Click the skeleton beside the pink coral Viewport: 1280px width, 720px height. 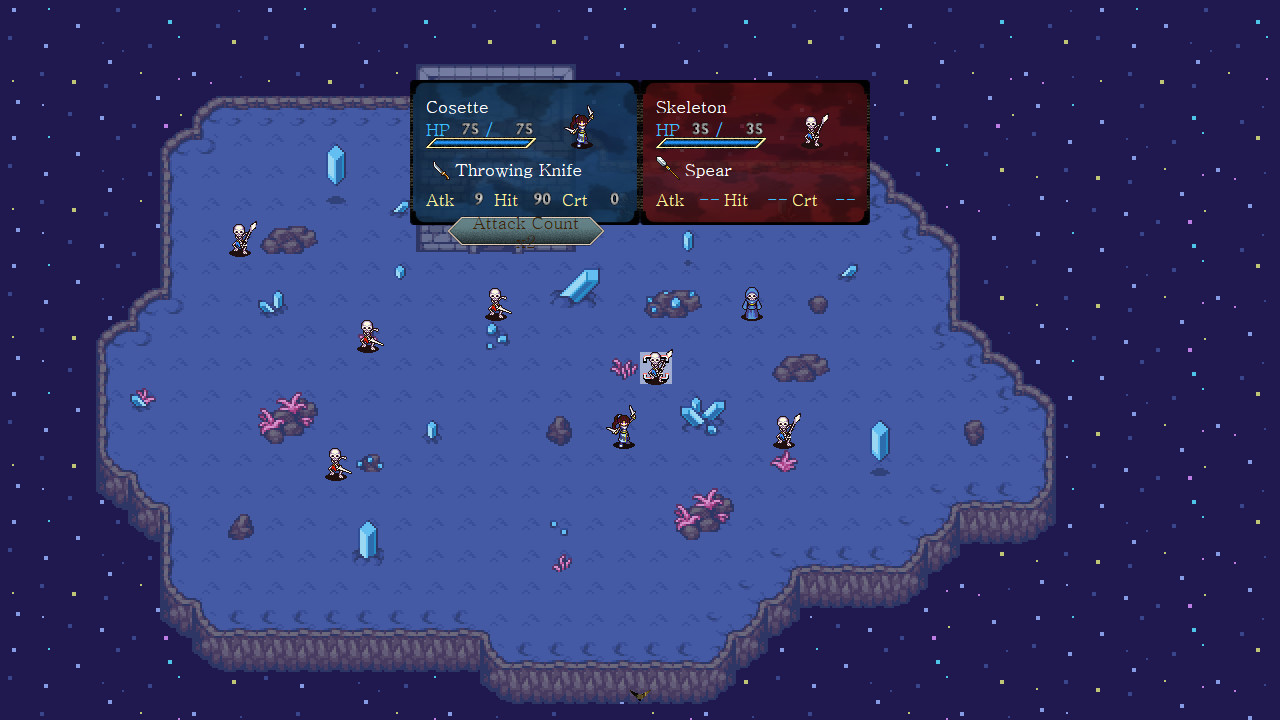[x=335, y=463]
